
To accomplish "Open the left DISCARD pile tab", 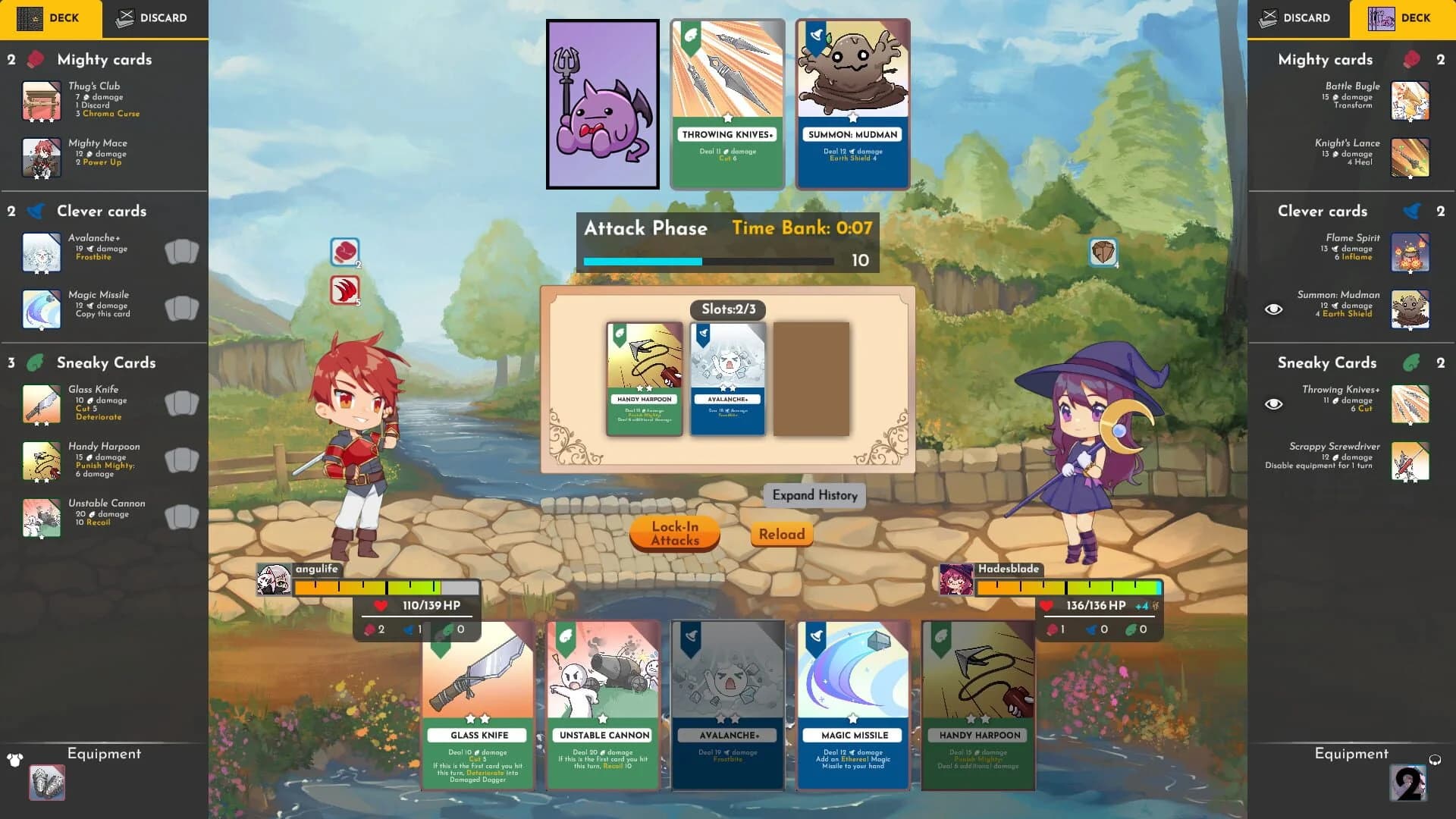I will tap(152, 18).
